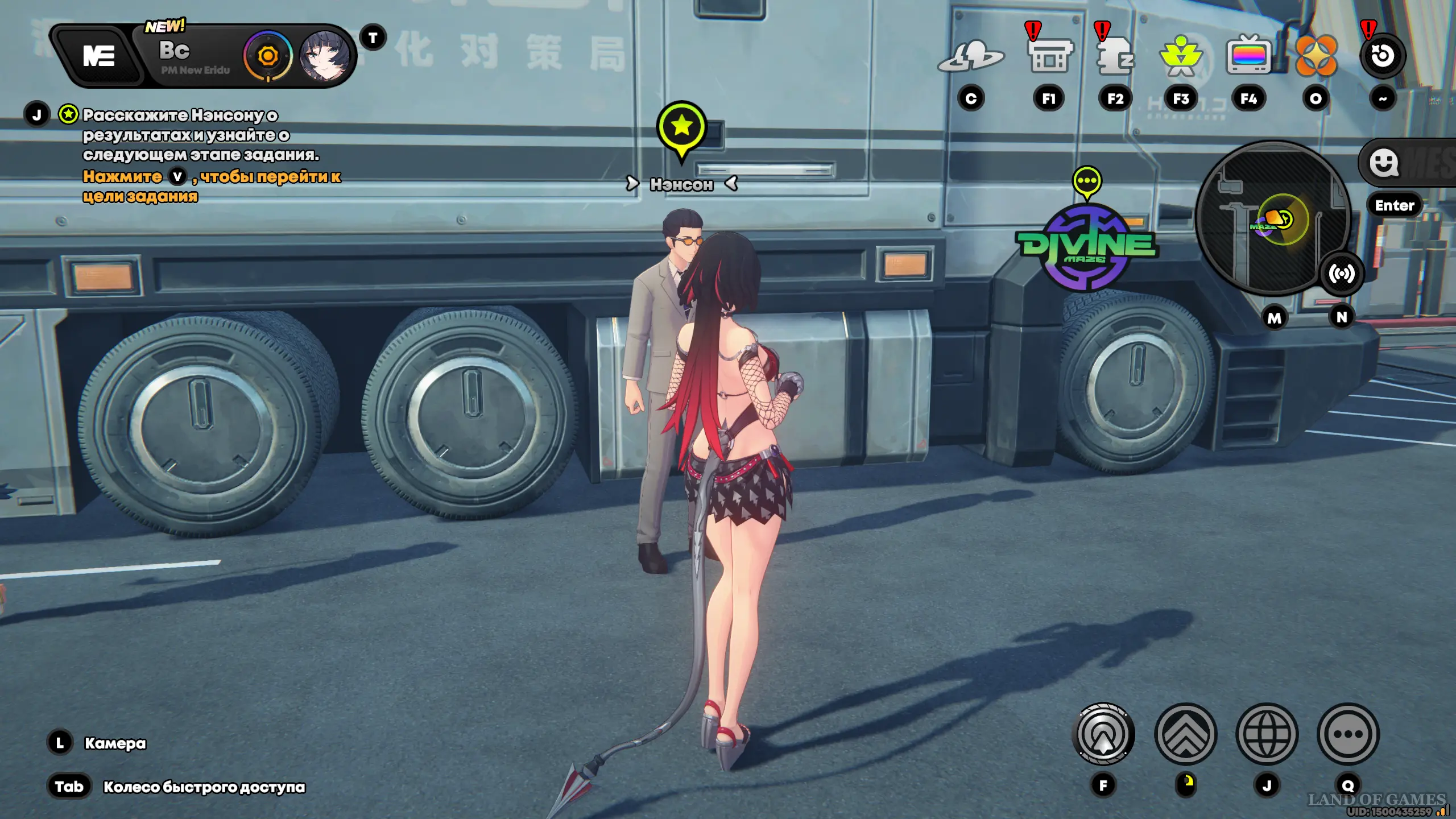Viewport: 1456px width, 819px height.
Task: Open the storefront shop icon
Action: [1049, 56]
